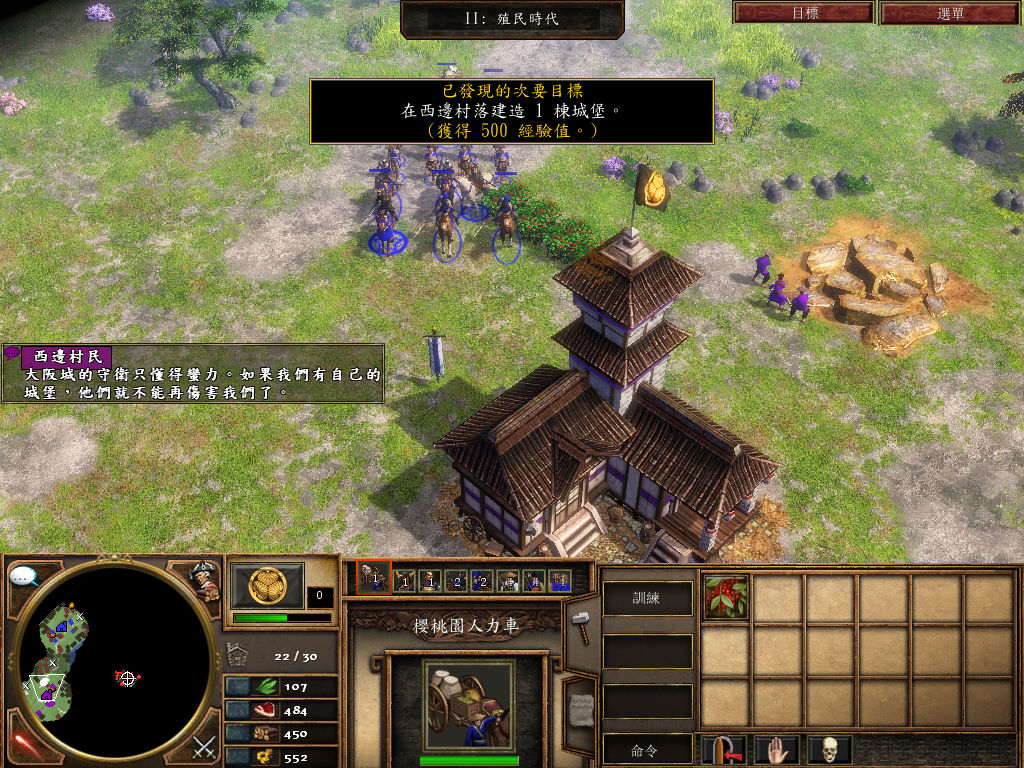
Task: Select the red-highlighted first unit group
Action: tap(373, 580)
